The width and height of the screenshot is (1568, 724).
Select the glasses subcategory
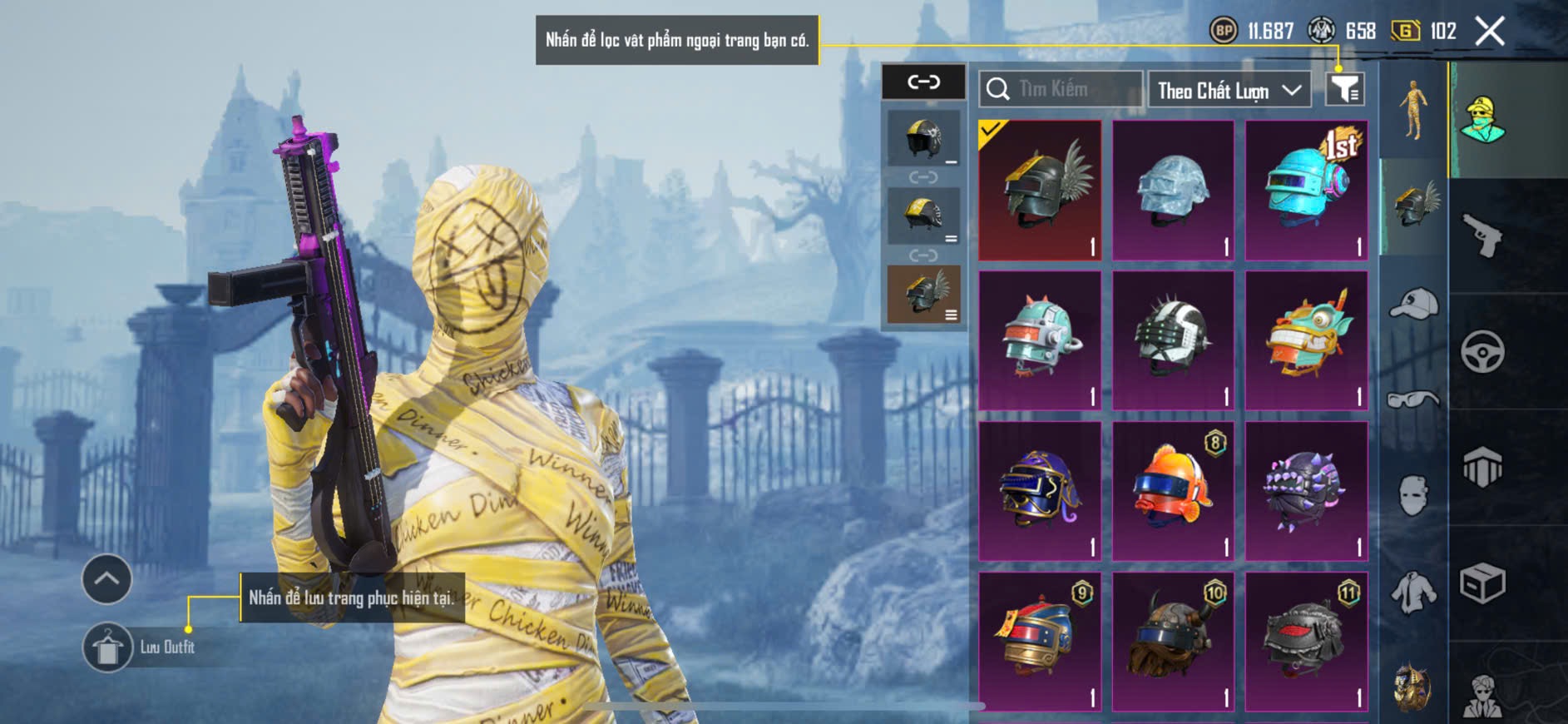(x=1413, y=400)
